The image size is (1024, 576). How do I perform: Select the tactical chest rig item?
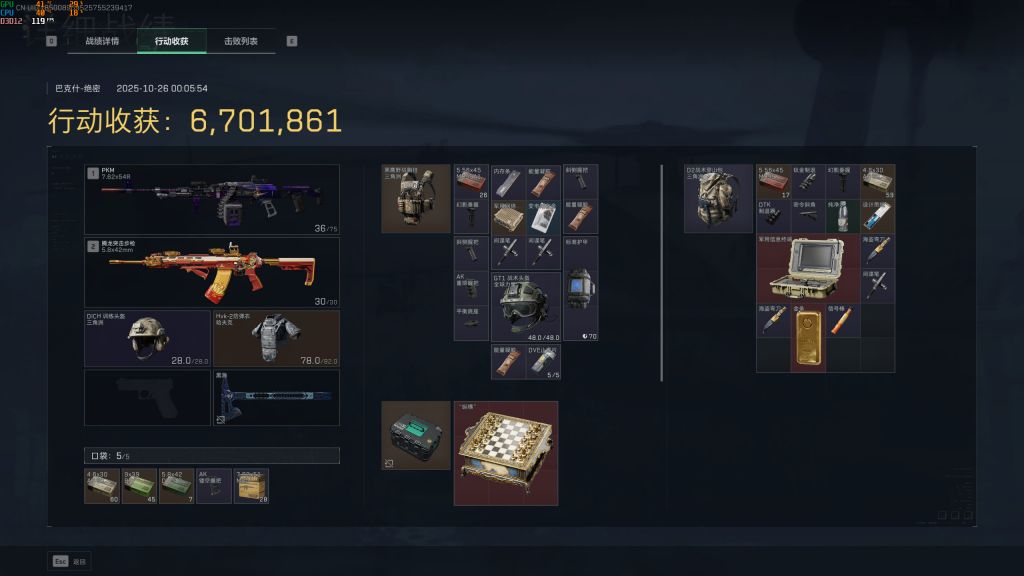(x=416, y=198)
